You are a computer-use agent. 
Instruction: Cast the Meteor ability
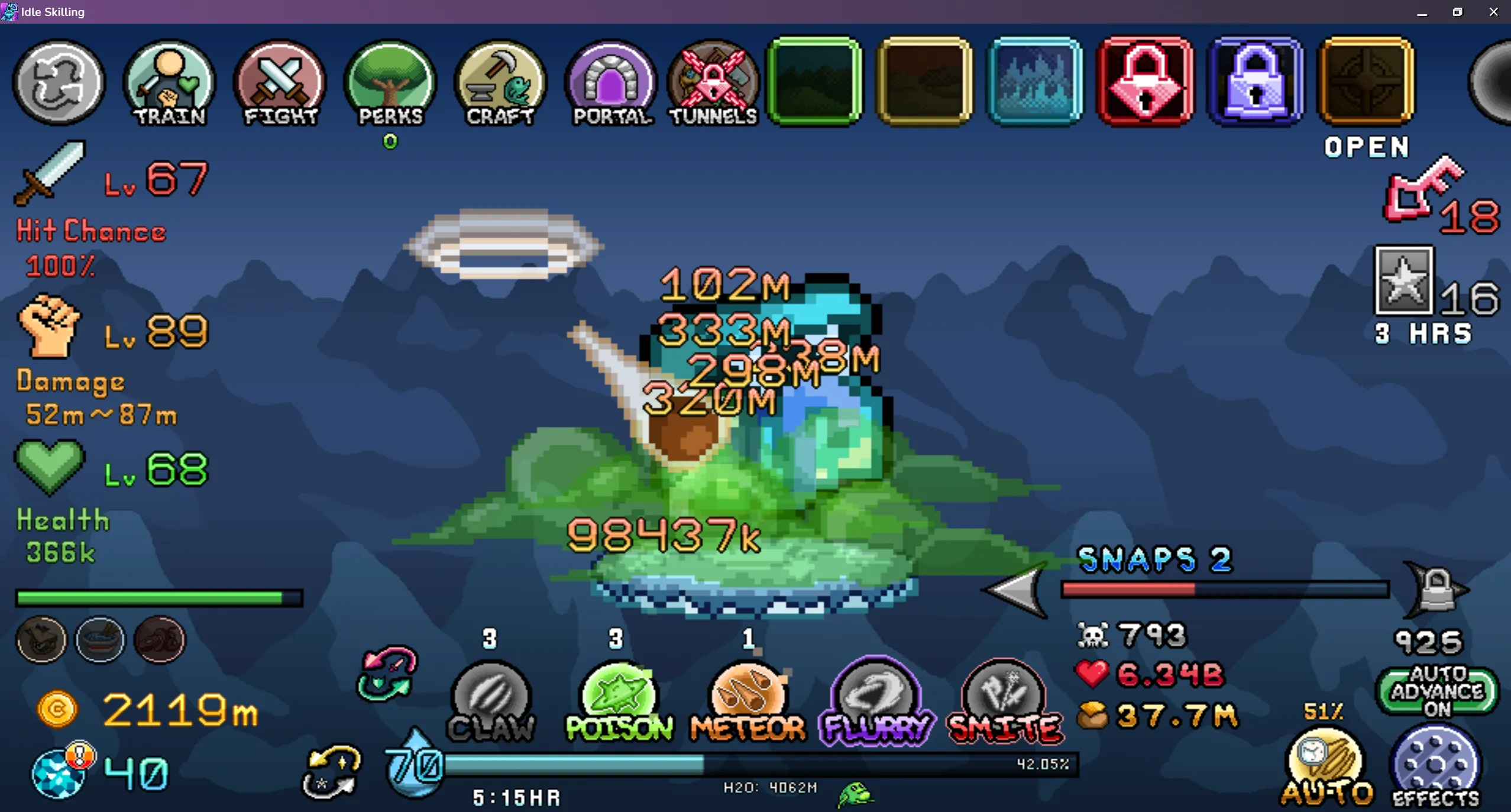(x=748, y=701)
